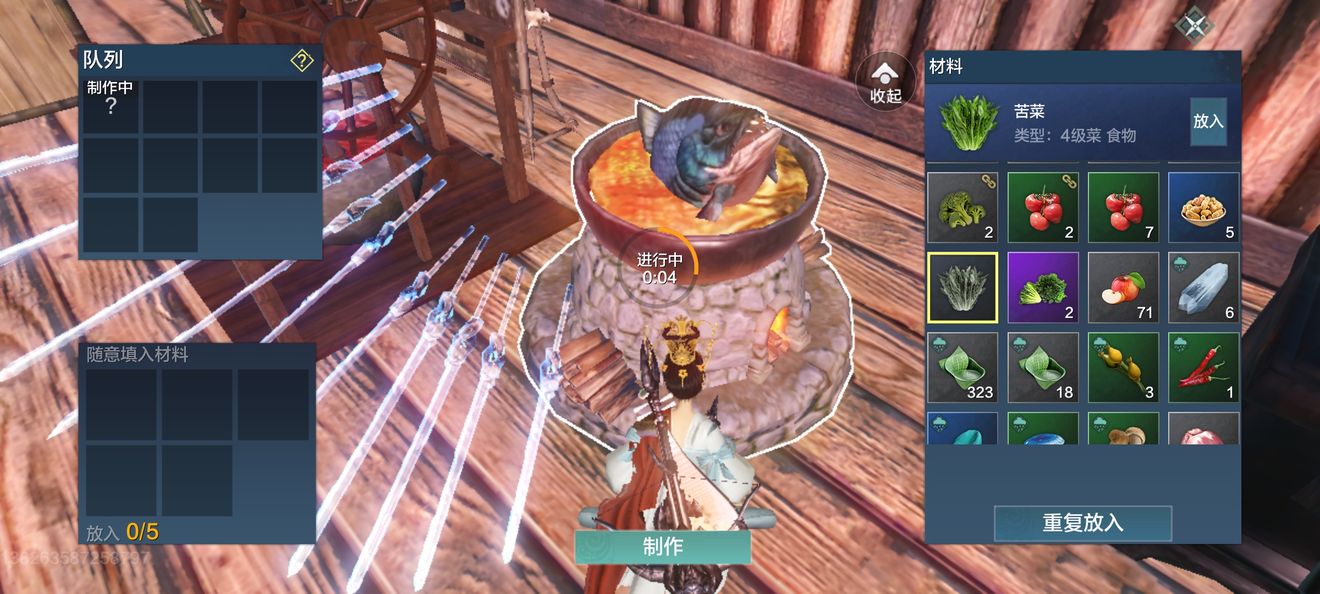The height and width of the screenshot is (594, 1320).
Task: Select the leaf bowl stack of 18
Action: [x=1043, y=367]
